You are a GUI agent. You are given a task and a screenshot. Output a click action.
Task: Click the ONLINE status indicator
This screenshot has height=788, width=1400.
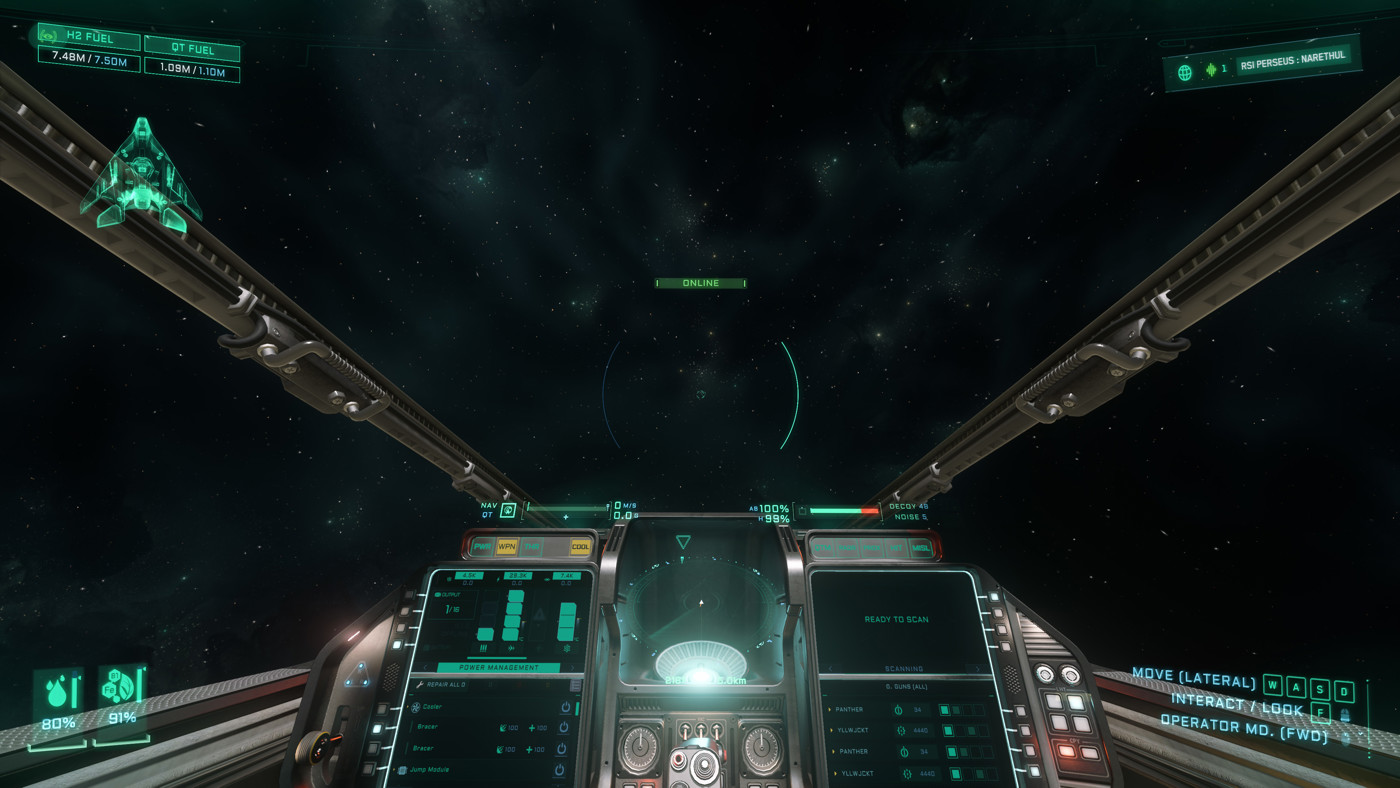tap(700, 282)
